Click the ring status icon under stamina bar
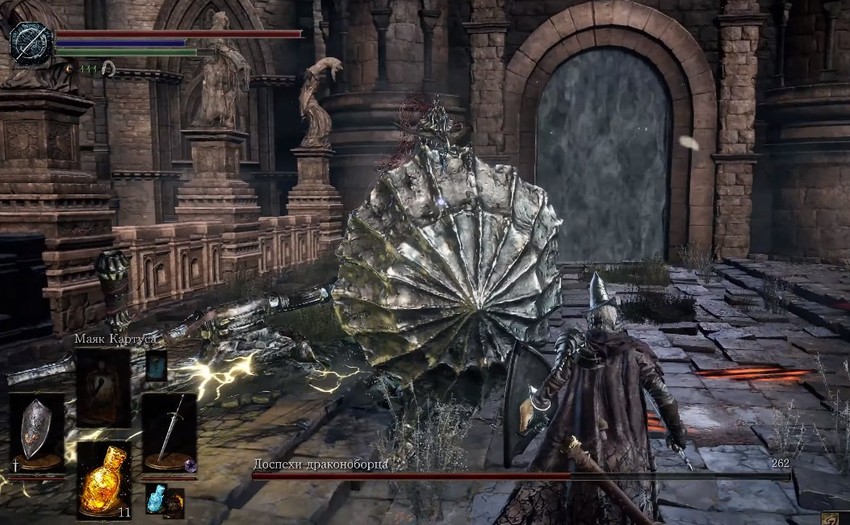The image size is (850, 525). coord(107,69)
